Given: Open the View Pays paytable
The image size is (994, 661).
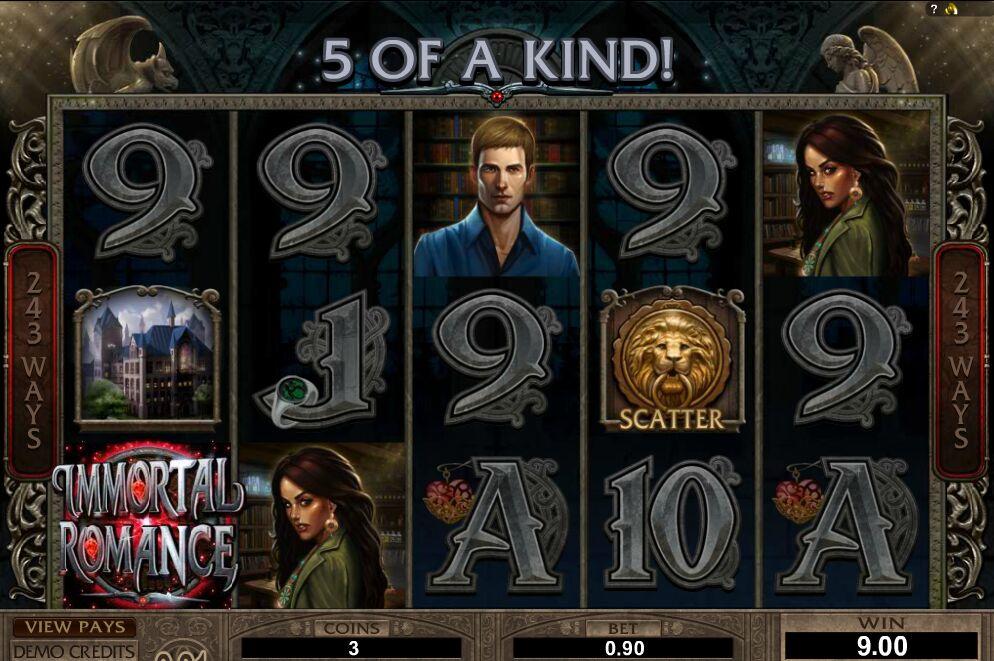Looking at the screenshot, I should click(x=75, y=628).
